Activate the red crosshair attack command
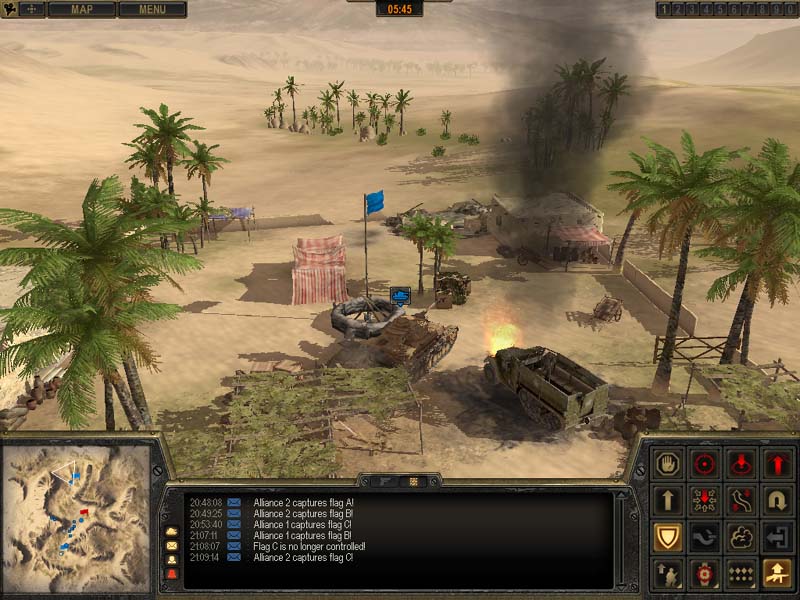Screen dimensions: 800x600 [705, 464]
